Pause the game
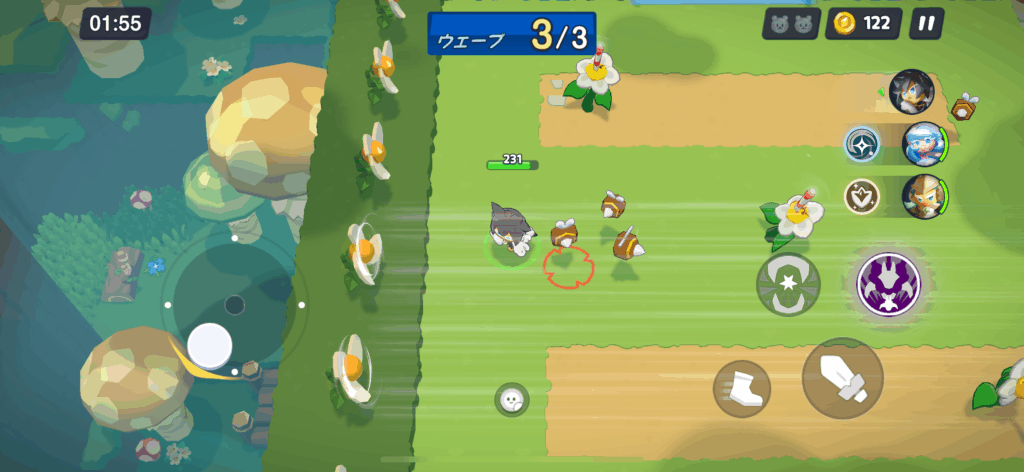This screenshot has width=1024, height=472. coord(926,24)
